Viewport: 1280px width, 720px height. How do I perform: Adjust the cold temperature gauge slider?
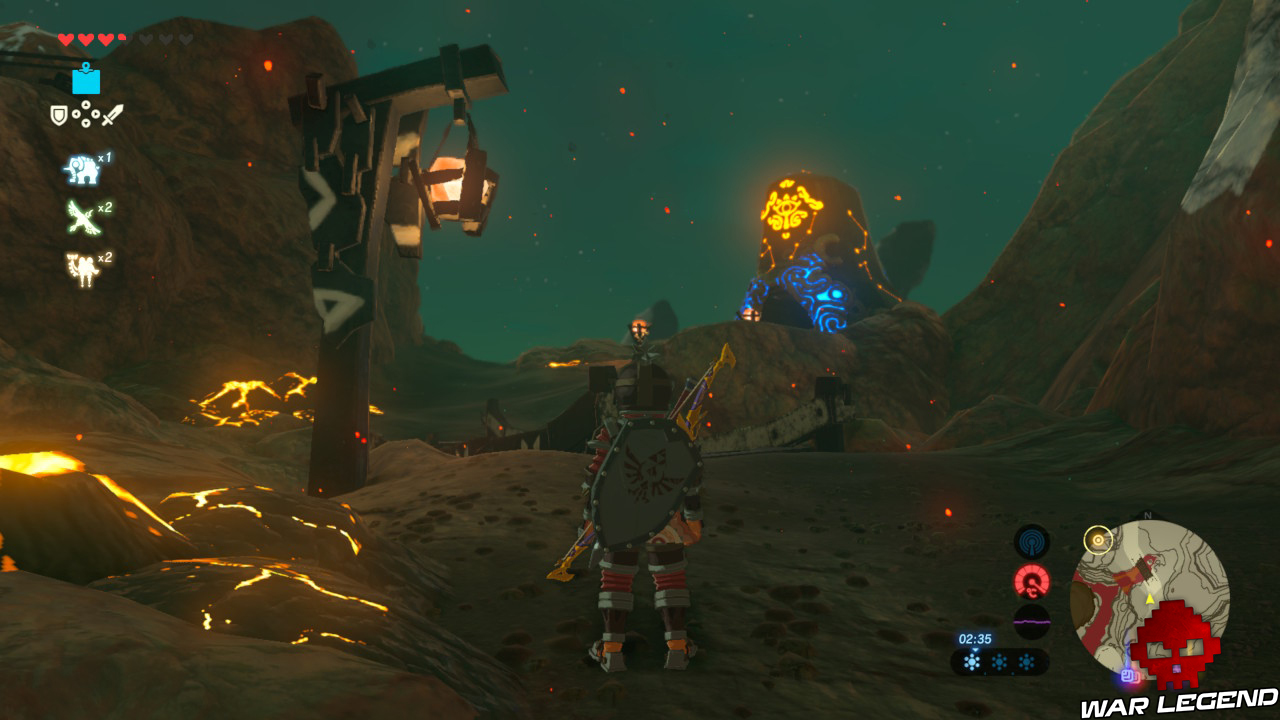(x=1000, y=660)
